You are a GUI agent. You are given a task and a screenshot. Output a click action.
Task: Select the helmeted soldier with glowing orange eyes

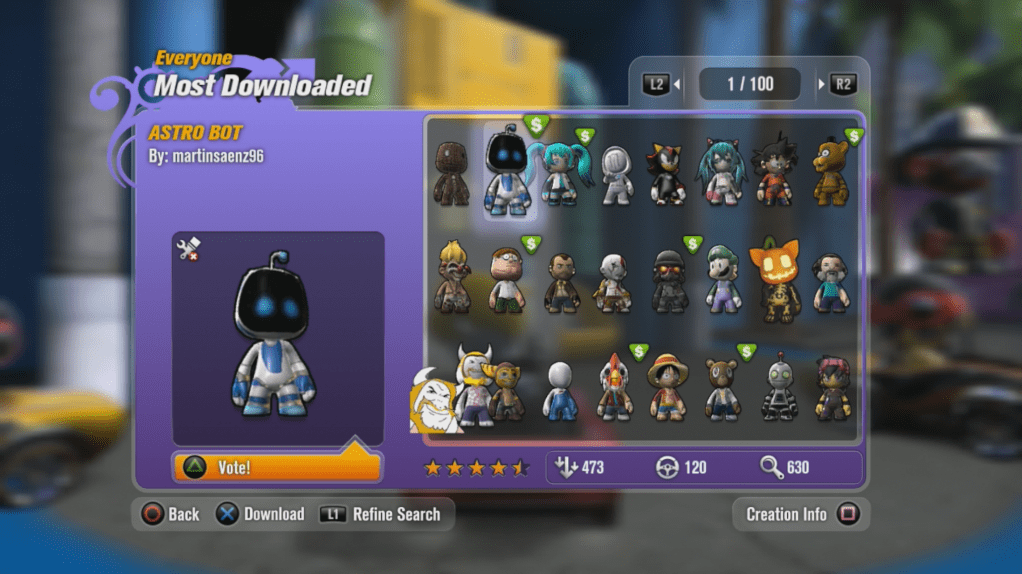[669, 282]
